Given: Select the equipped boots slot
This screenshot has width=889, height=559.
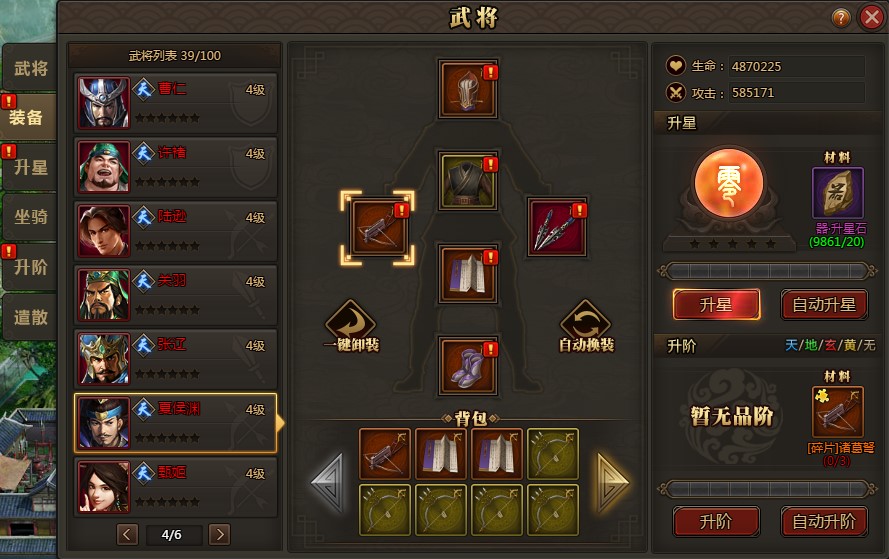Looking at the screenshot, I should (468, 366).
